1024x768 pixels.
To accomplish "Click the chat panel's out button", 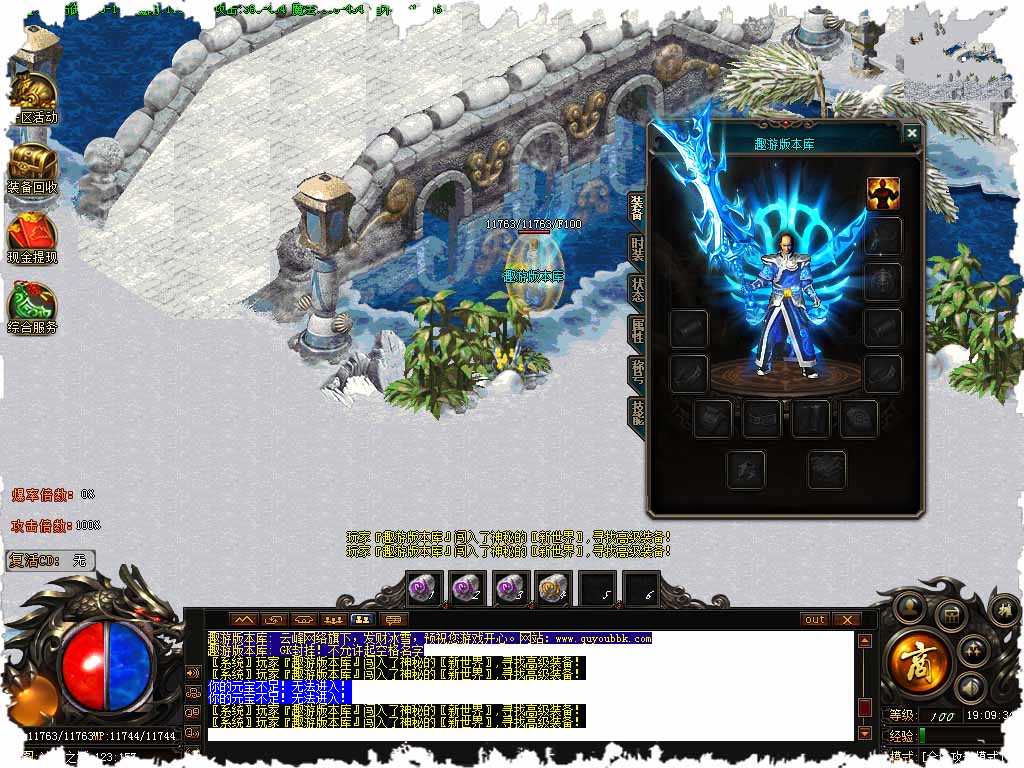I will [x=815, y=619].
